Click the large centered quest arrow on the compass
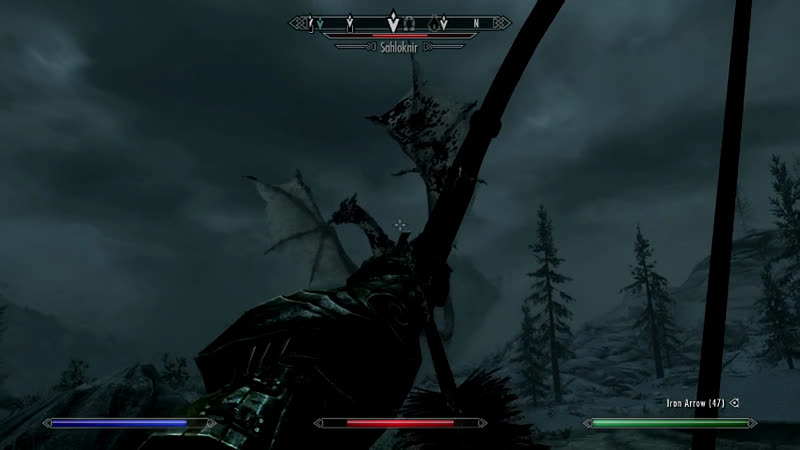The width and height of the screenshot is (800, 450). [392, 20]
